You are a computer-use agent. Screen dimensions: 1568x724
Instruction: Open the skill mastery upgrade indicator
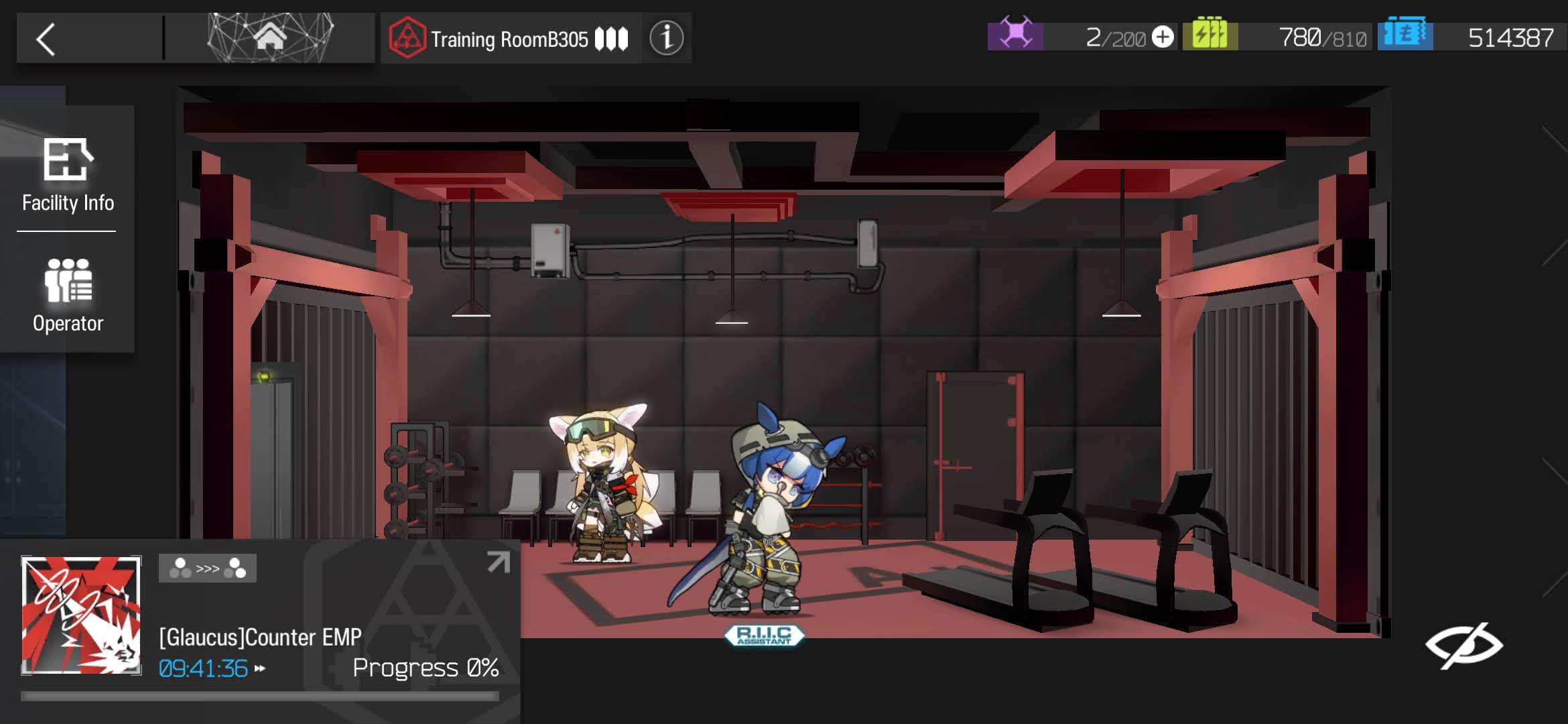click(207, 568)
